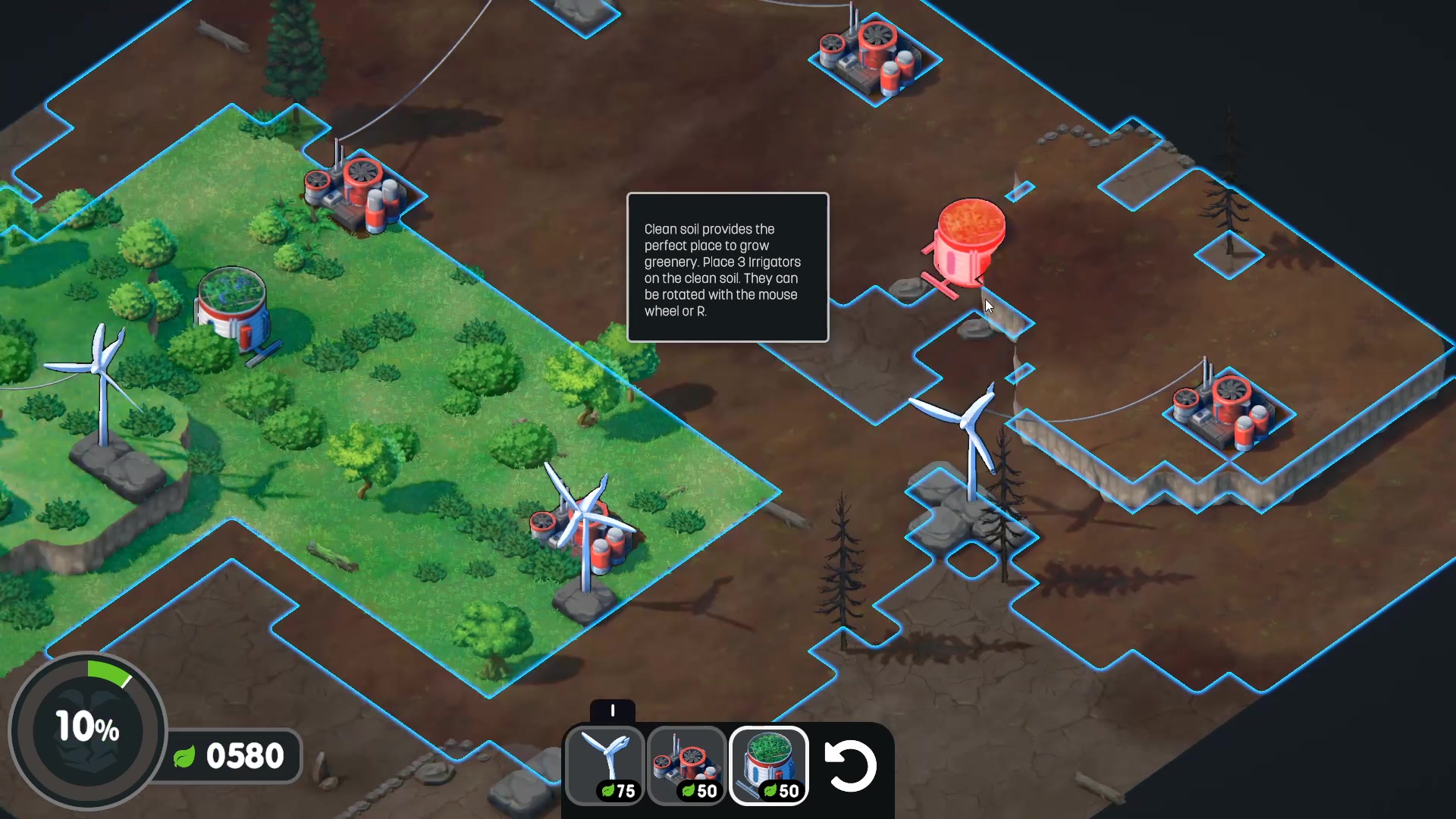Open the tier I building tab
Screen dimensions: 1456x819
coord(613,711)
